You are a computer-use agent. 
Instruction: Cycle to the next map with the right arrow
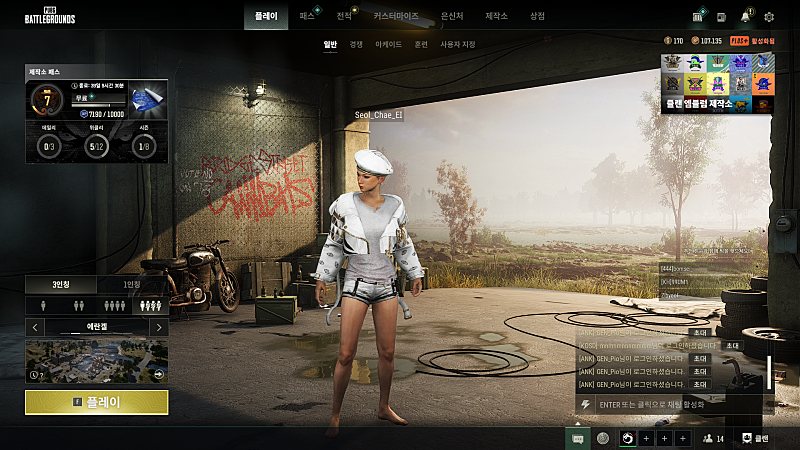(158, 327)
